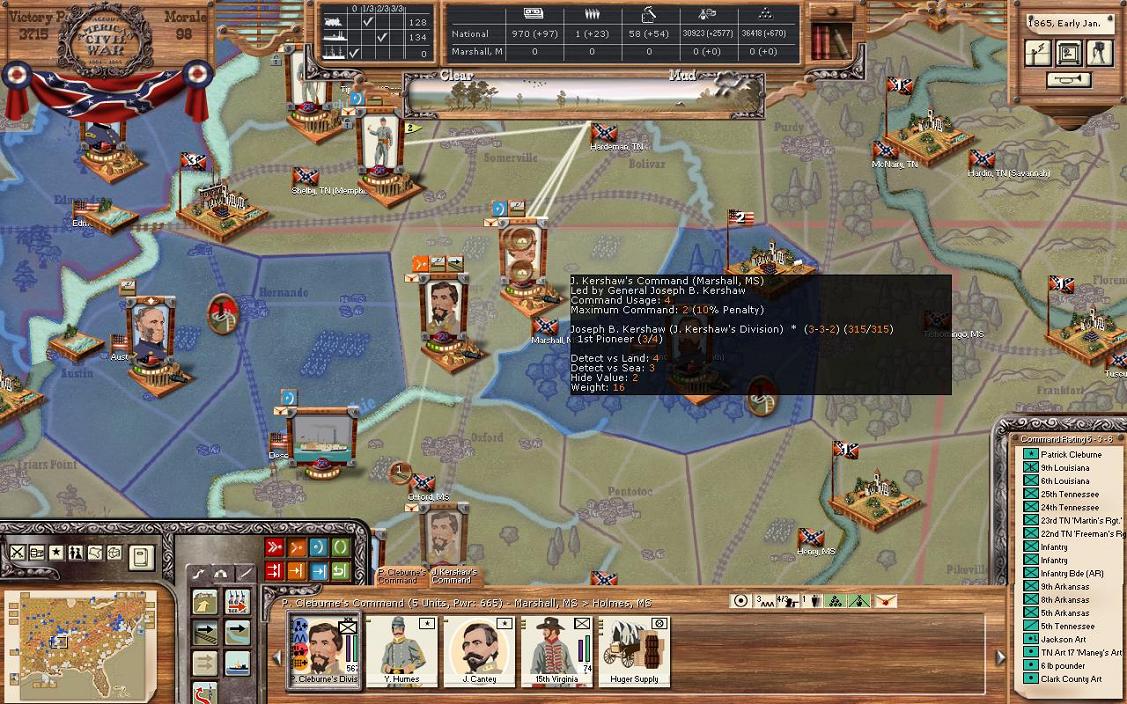Select P. Cleburne's Division unit card
This screenshot has height=704, width=1127.
[324, 650]
